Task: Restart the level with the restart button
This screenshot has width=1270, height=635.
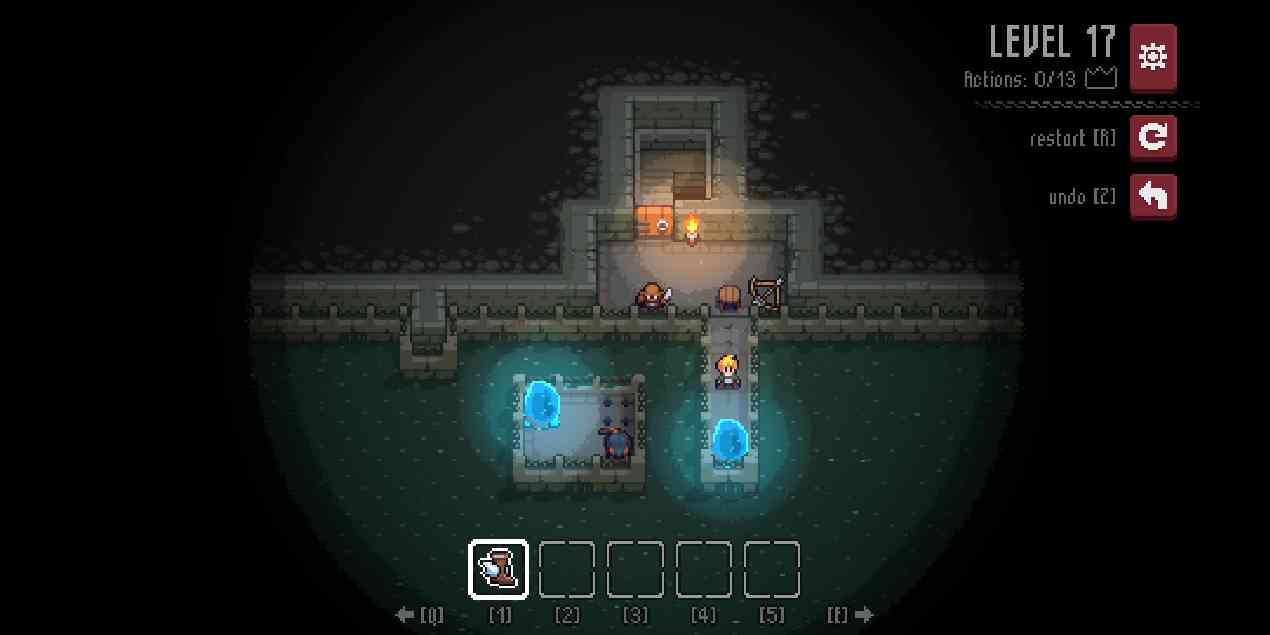Action: click(1153, 137)
